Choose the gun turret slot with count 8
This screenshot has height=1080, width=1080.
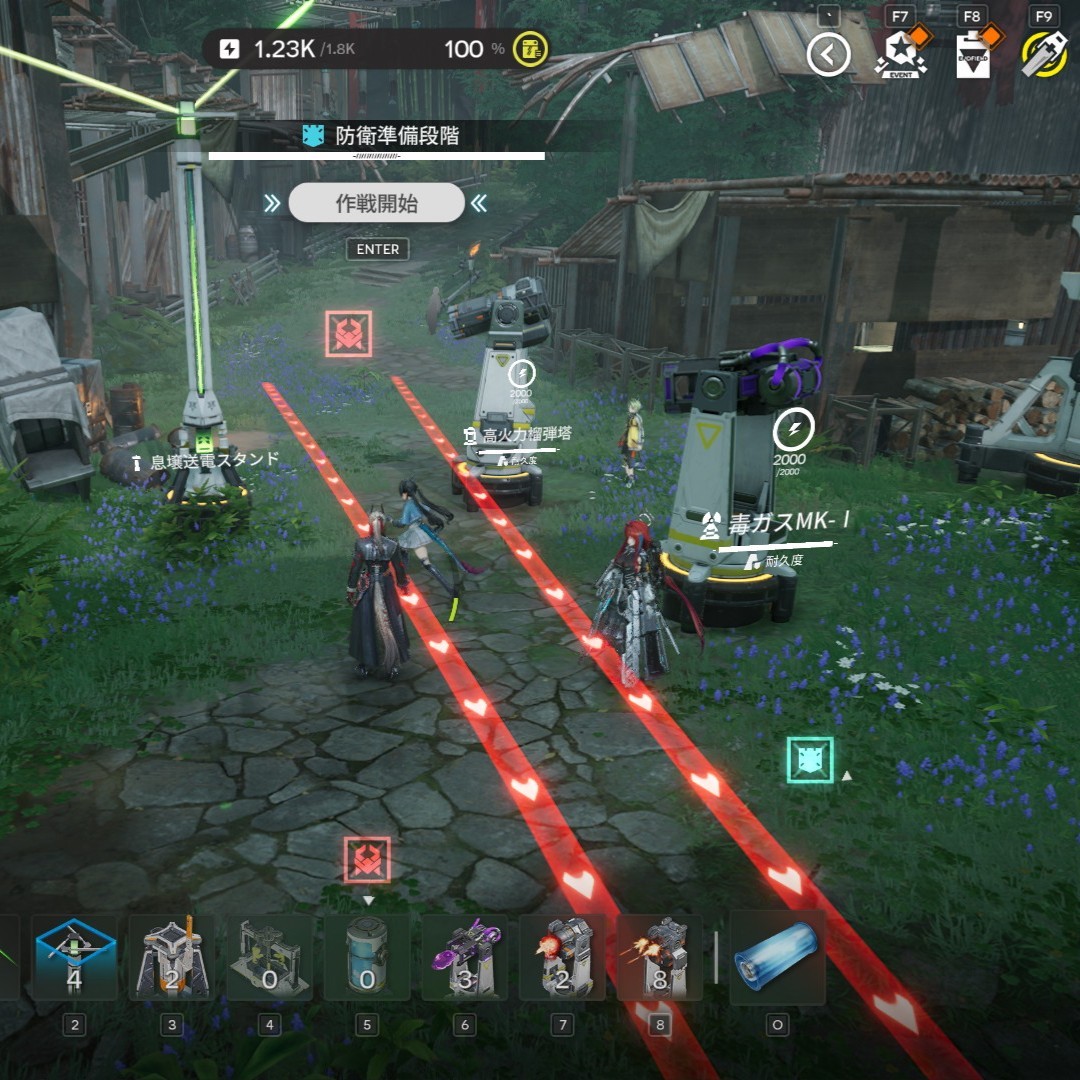(x=659, y=959)
